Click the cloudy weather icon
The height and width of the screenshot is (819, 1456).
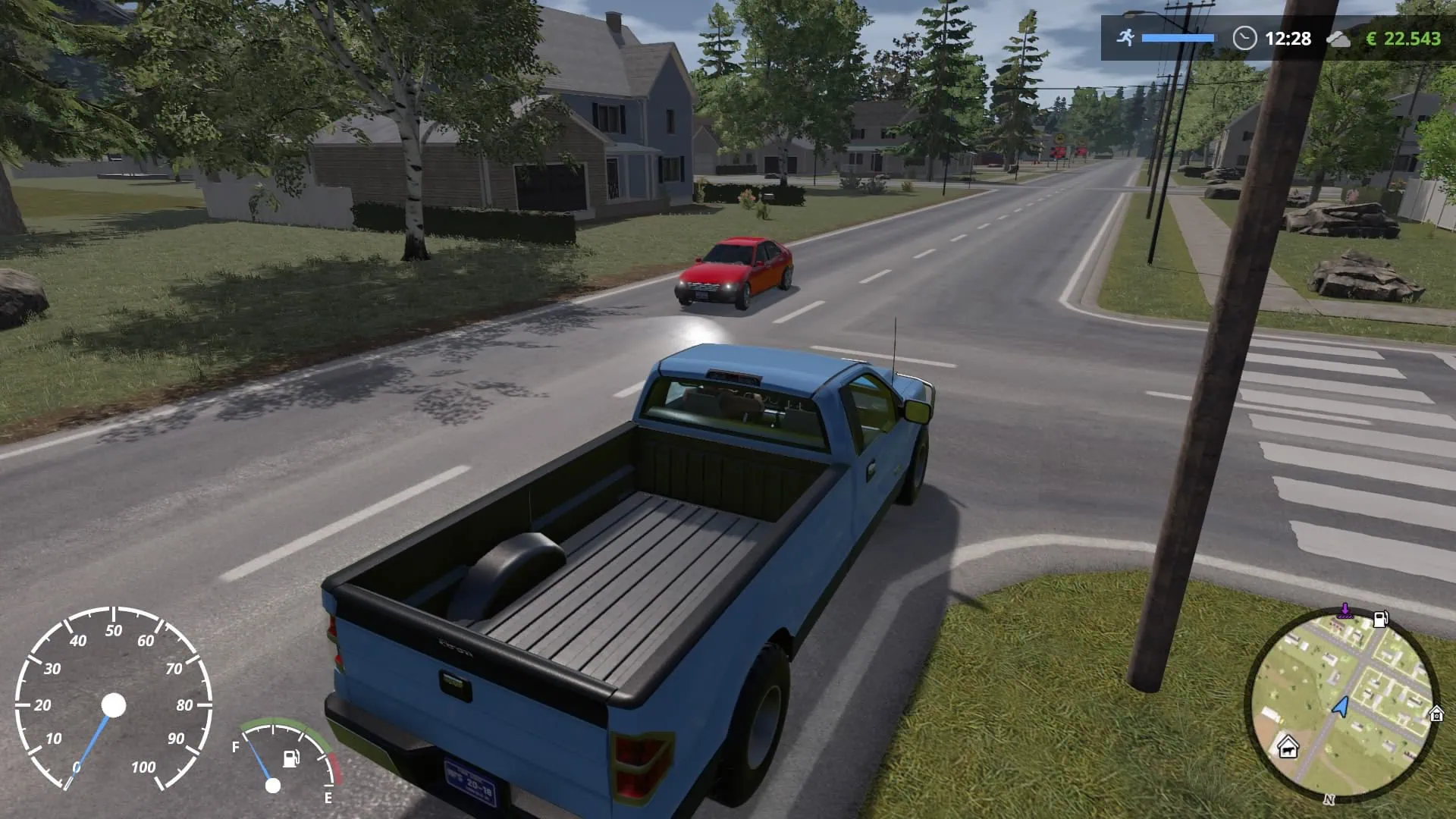pos(1338,39)
